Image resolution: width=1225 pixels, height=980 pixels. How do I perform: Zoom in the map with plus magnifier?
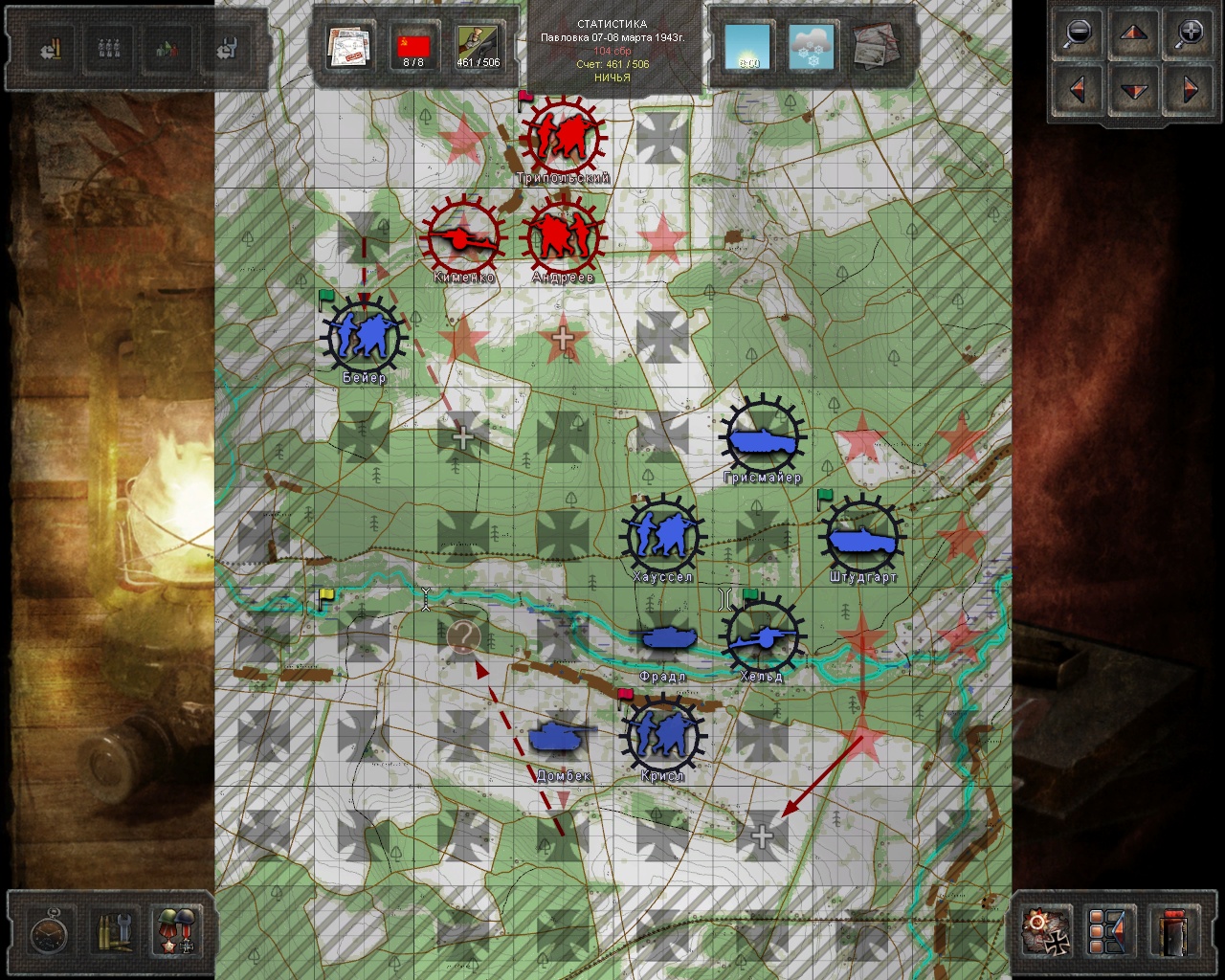click(1189, 33)
